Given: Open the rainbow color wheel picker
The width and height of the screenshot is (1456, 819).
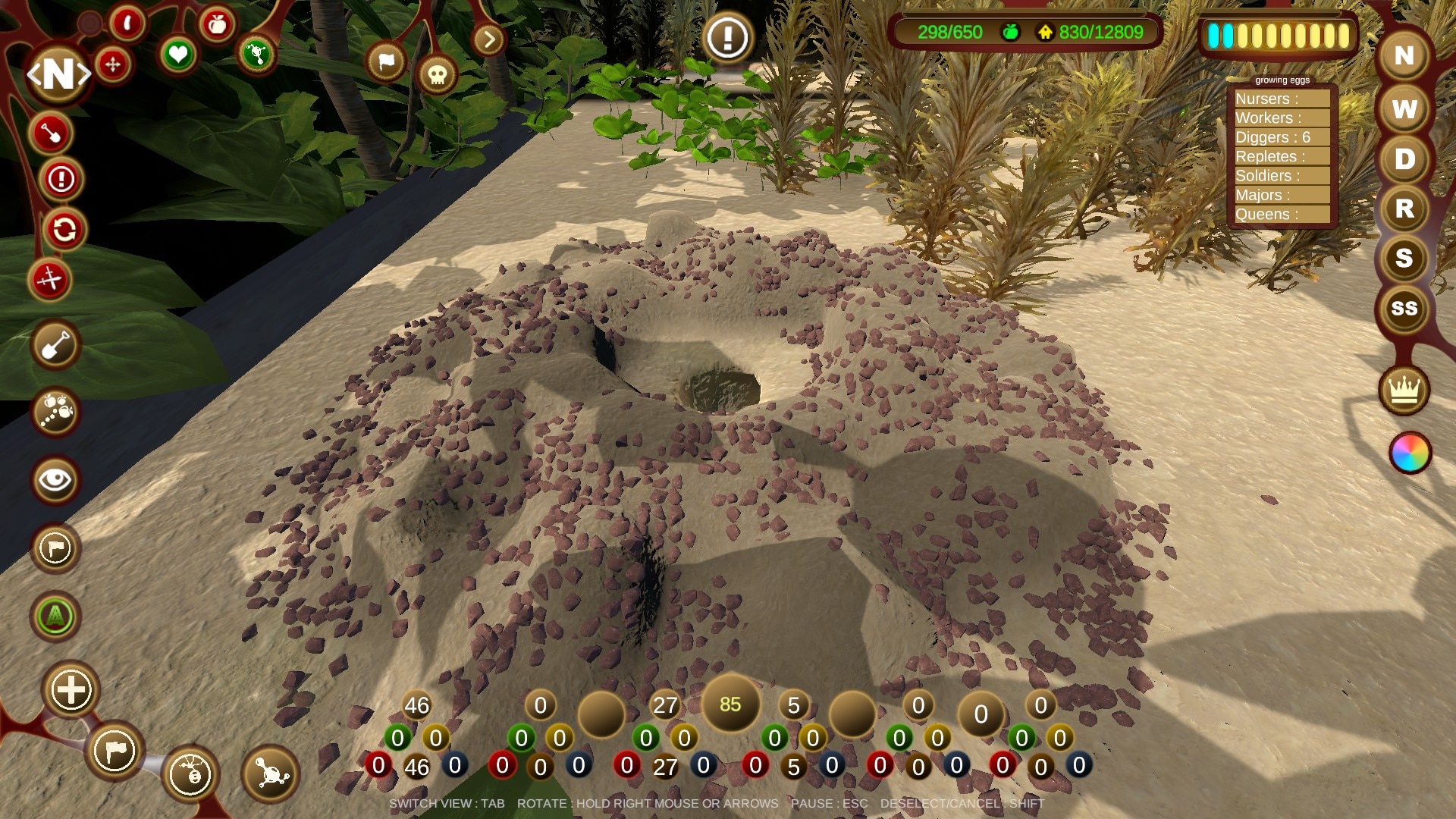Looking at the screenshot, I should click(1410, 453).
